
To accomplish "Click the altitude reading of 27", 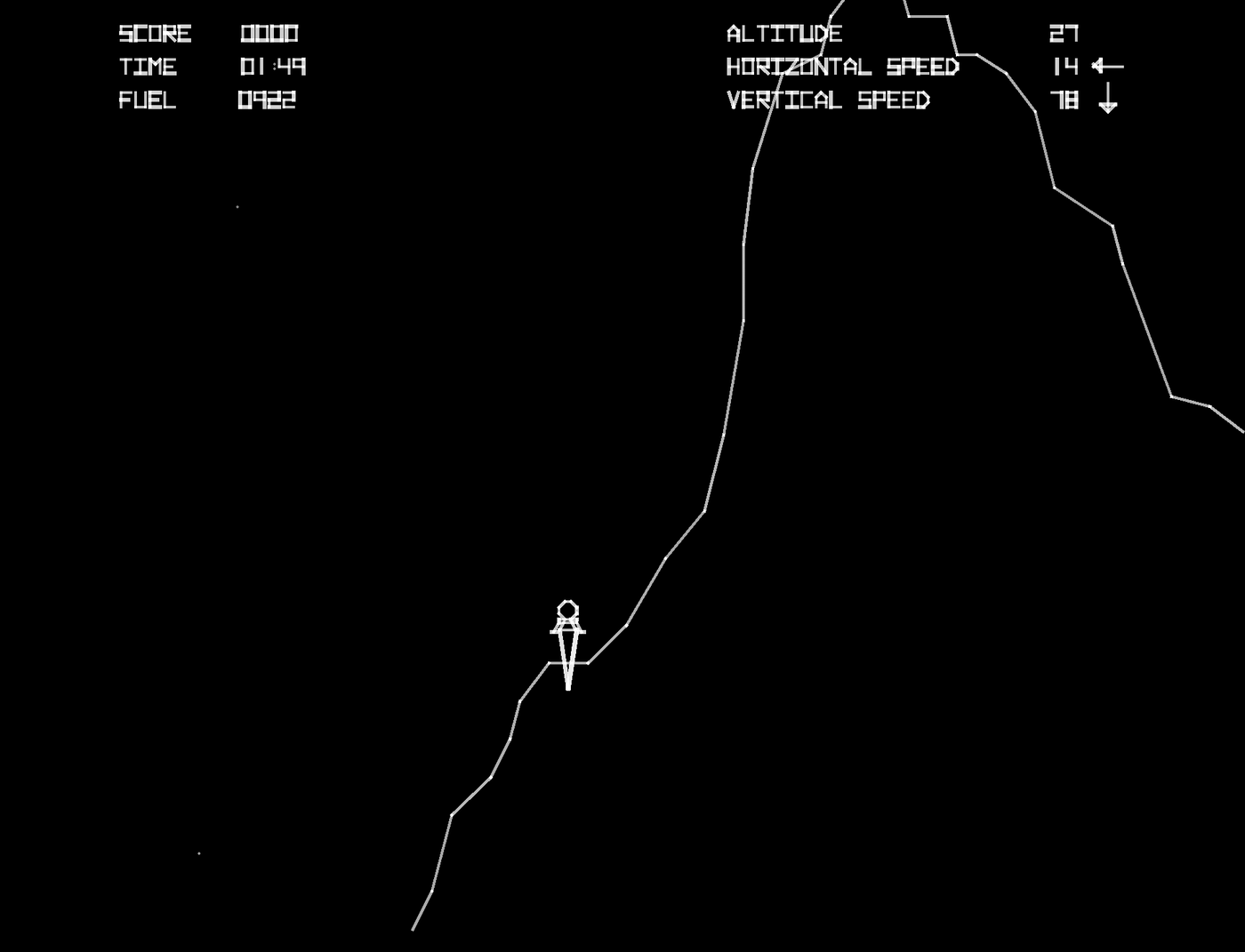I will [1064, 34].
